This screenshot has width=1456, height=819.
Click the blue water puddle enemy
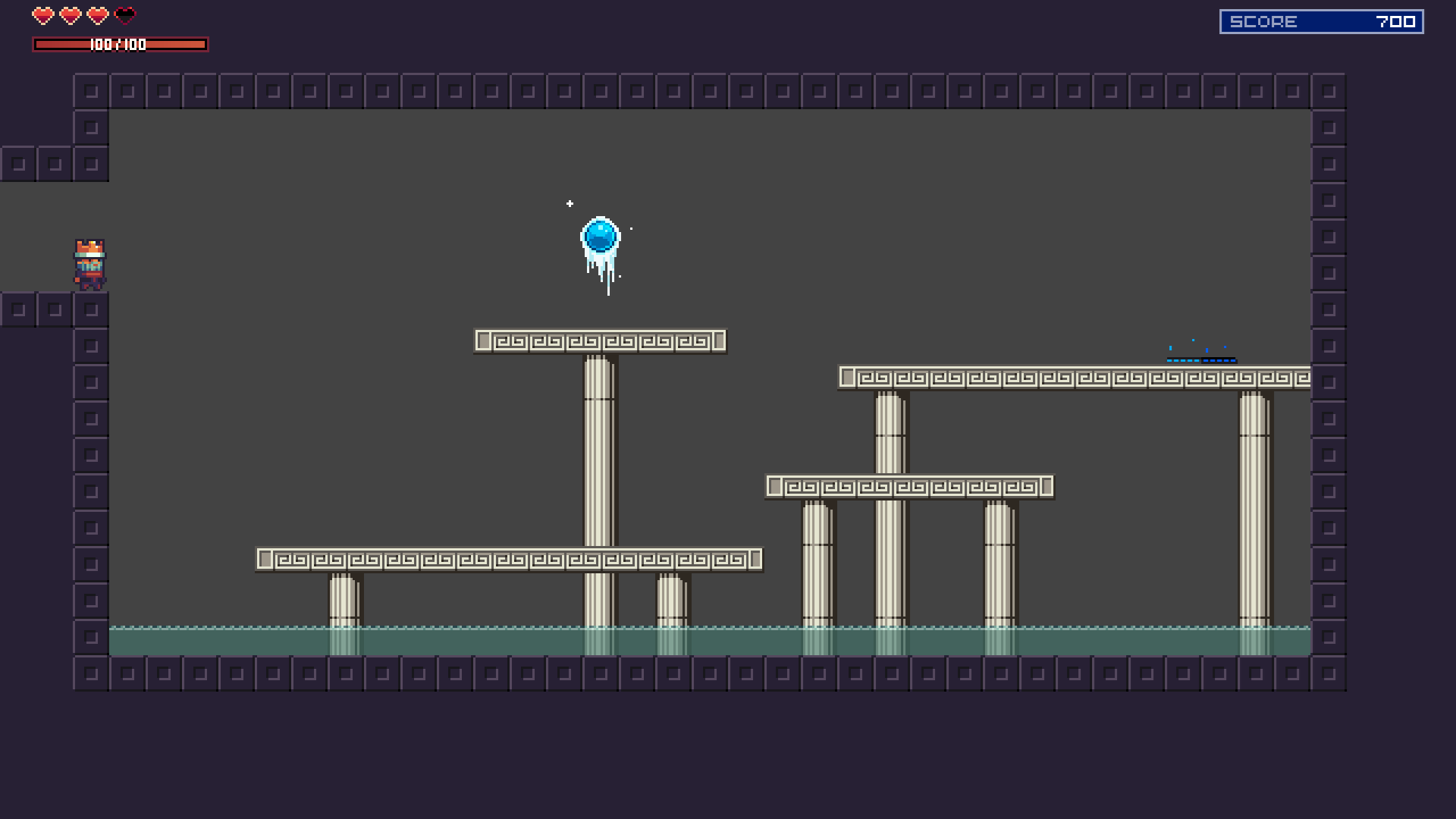click(1202, 358)
